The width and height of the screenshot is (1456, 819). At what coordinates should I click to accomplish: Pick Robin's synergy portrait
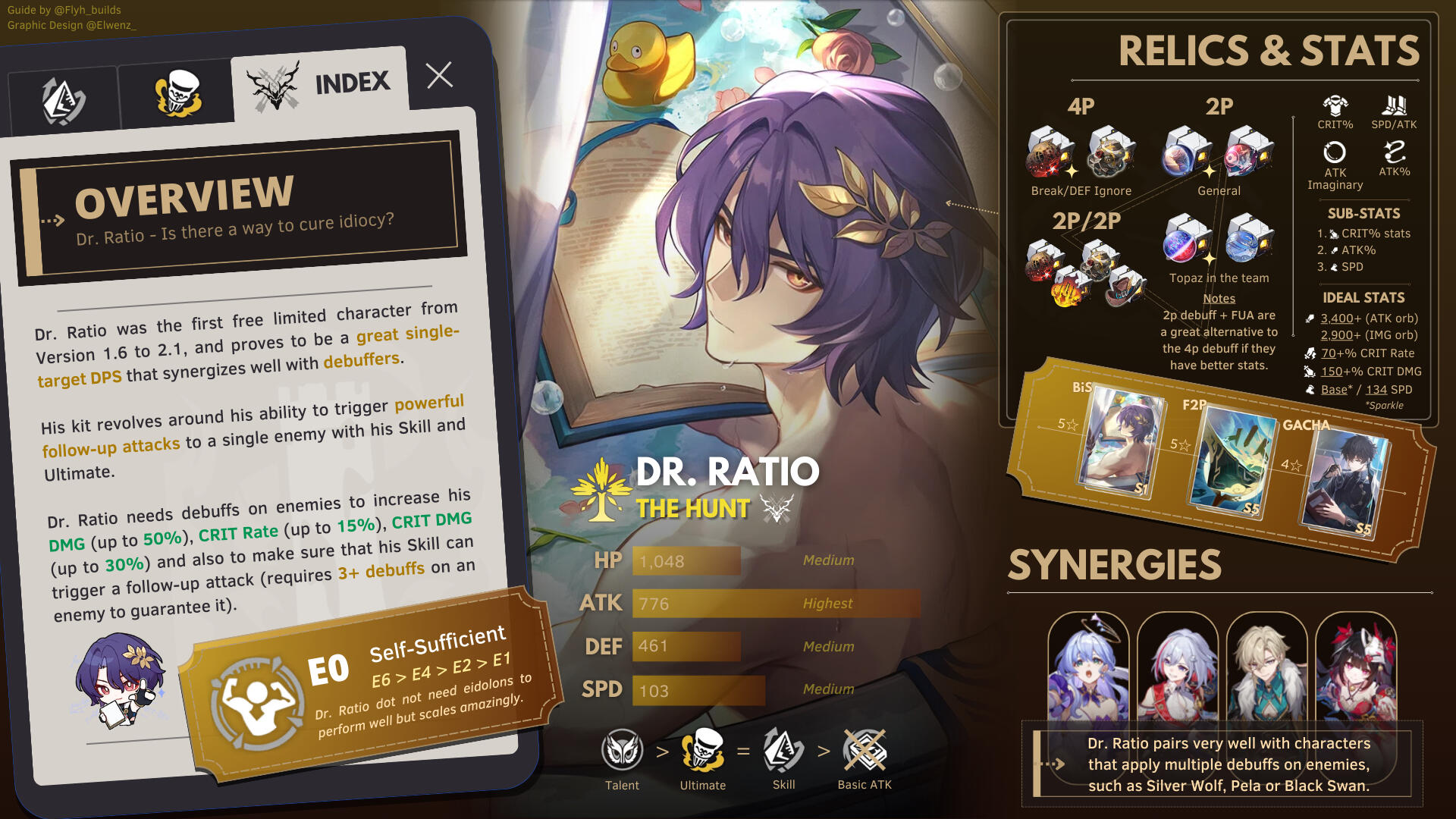click(x=1088, y=667)
